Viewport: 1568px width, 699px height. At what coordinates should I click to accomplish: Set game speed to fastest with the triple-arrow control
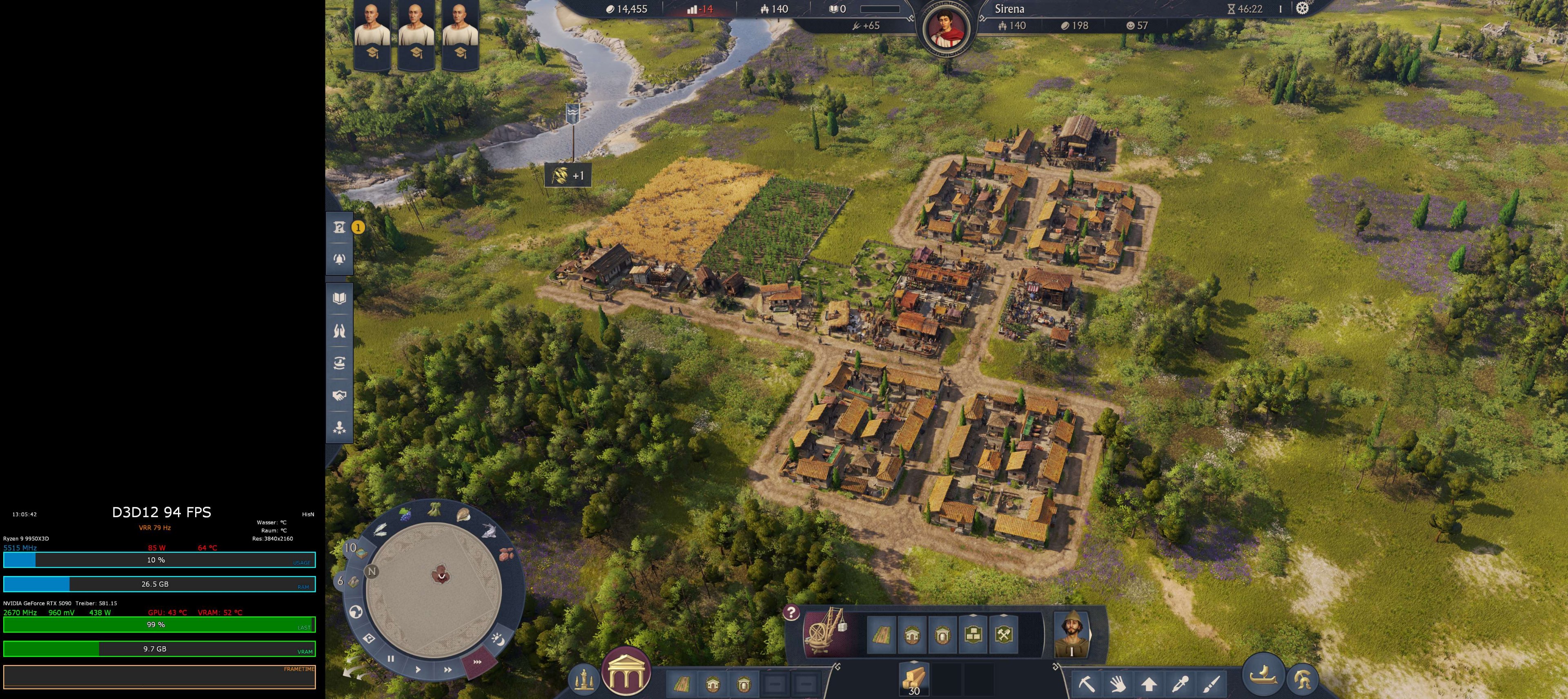click(x=477, y=661)
